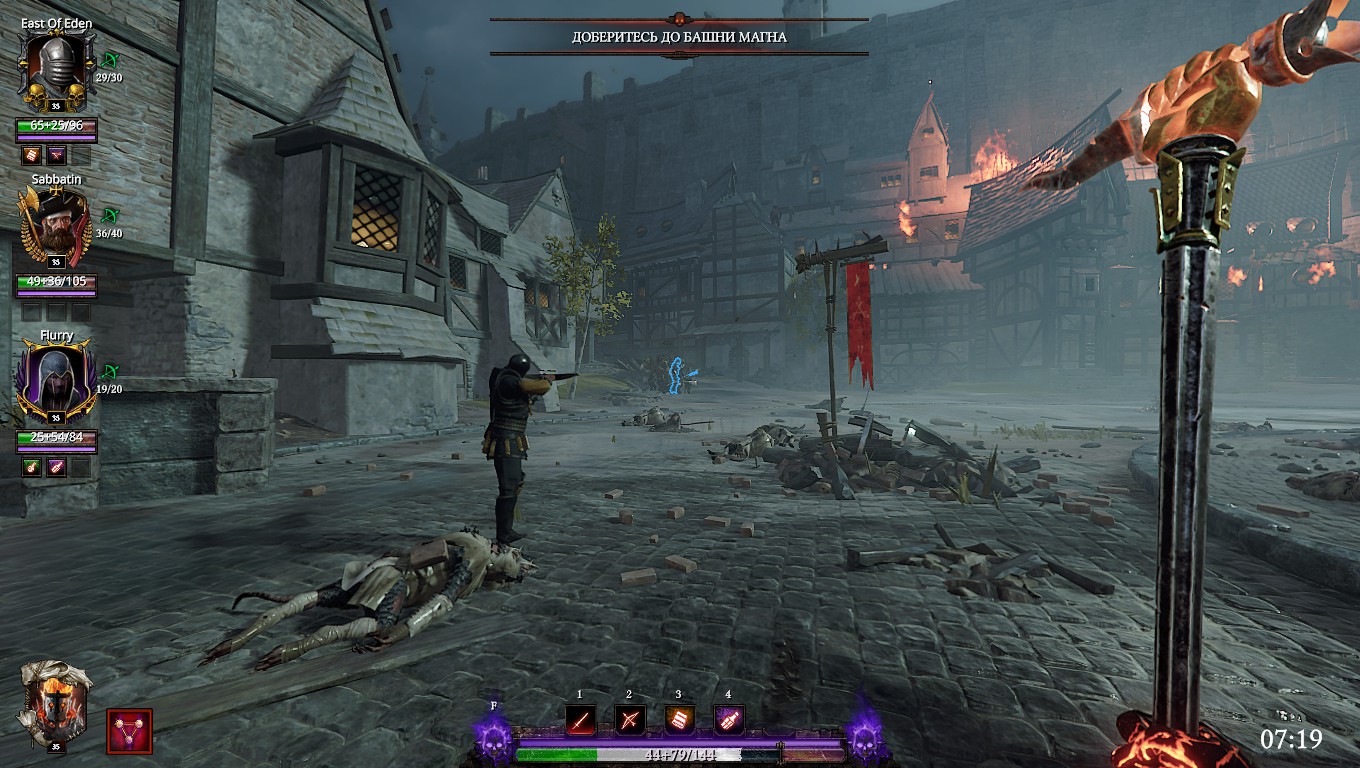This screenshot has height=768, width=1360.
Task: Click the red triangle-linked orbs buff icon
Action: (129, 731)
